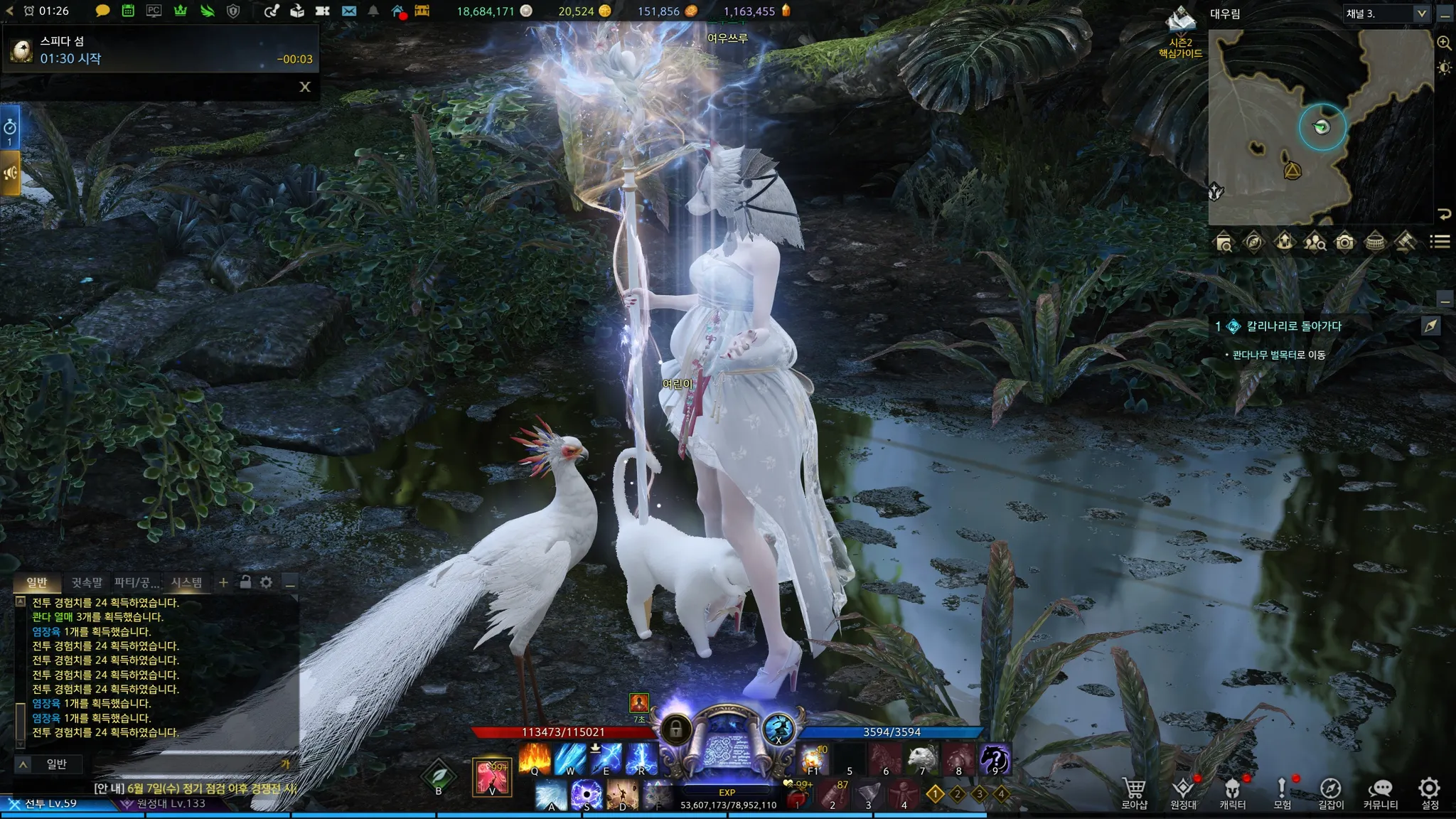Viewport: 1456px width, 819px height.
Task: Open the 커뮤니티 community menu
Action: click(1380, 791)
